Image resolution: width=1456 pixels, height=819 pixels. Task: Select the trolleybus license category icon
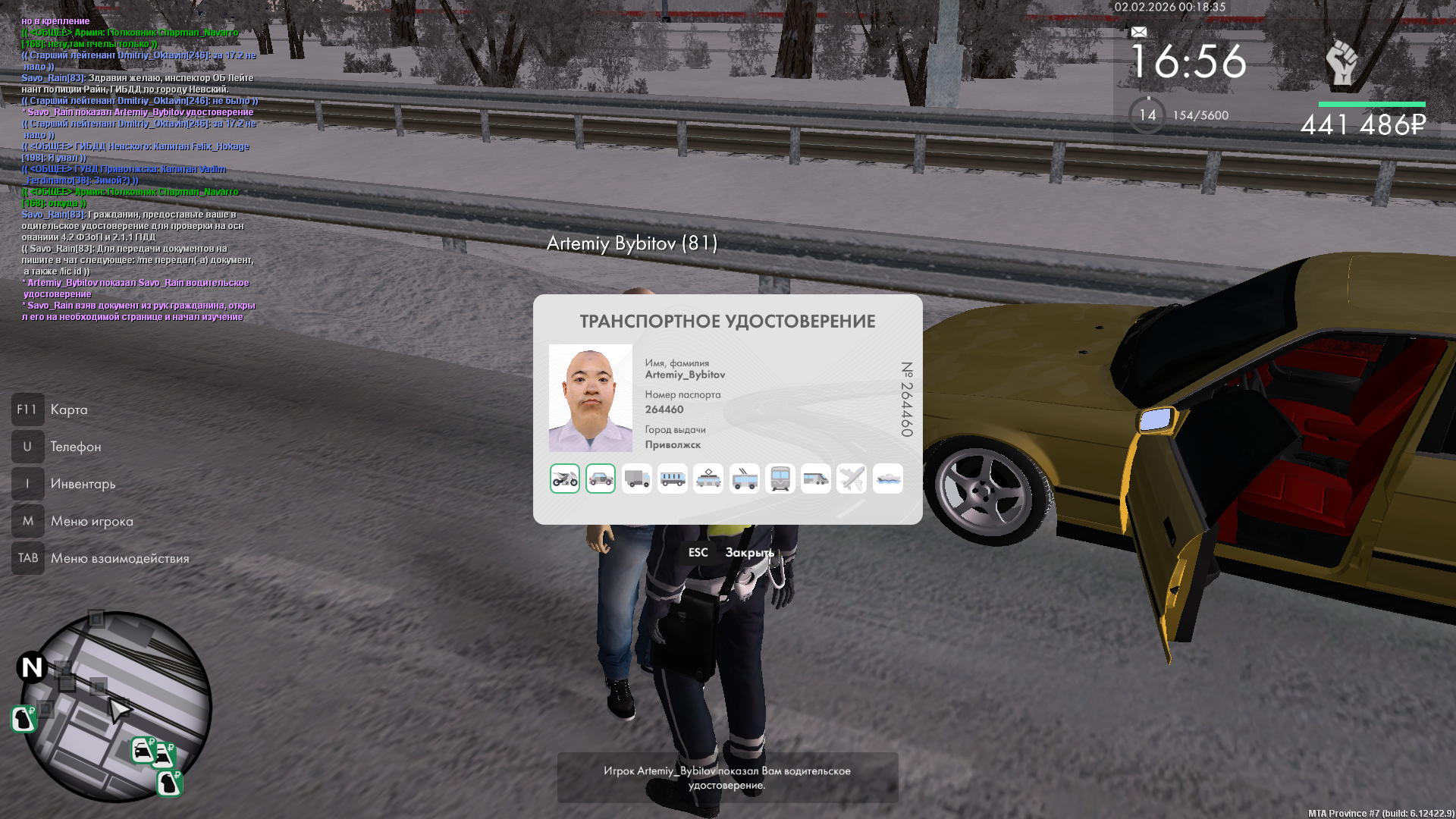[x=745, y=479]
